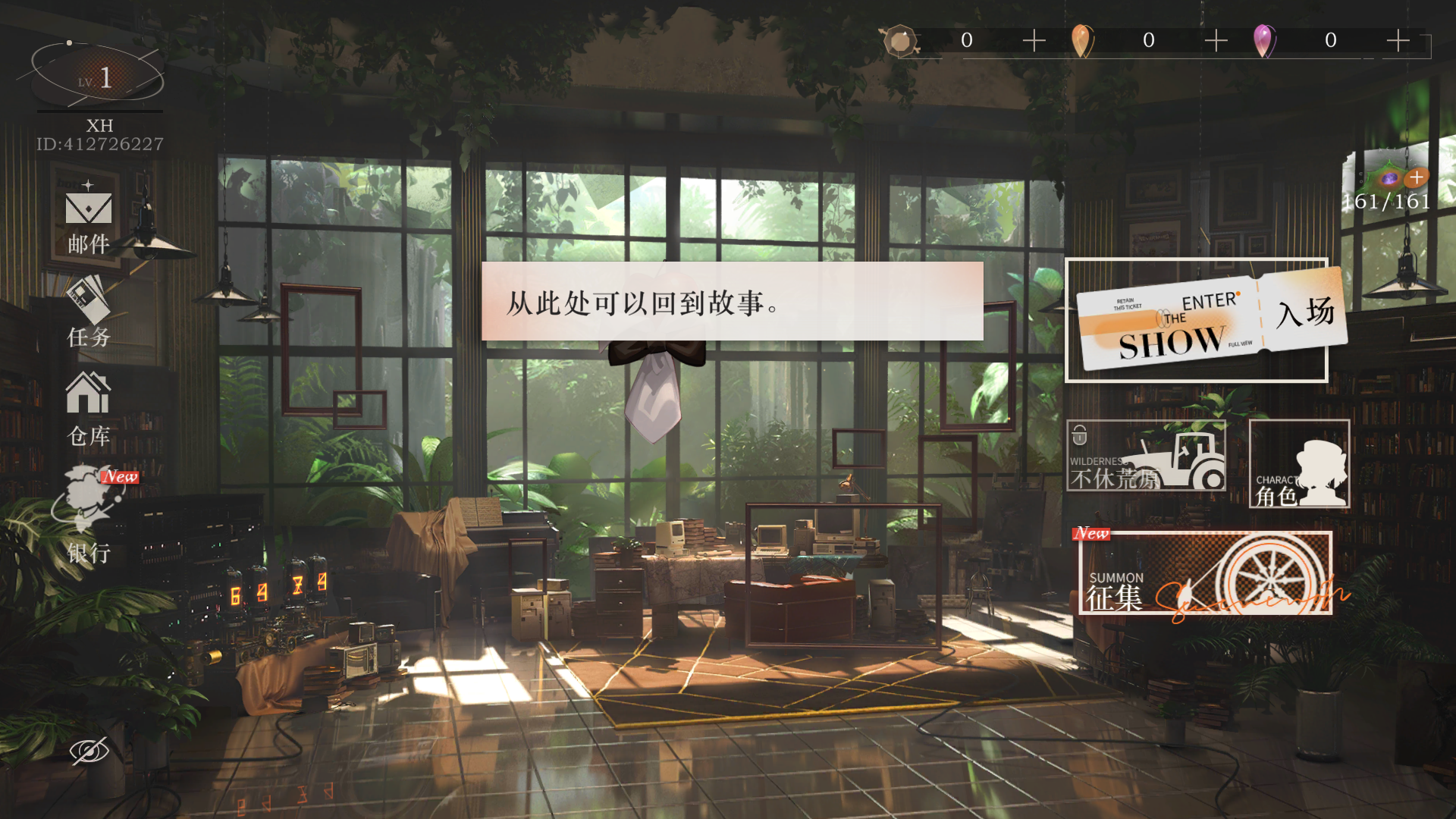
Task: Click the New label on the summon banner
Action: [x=1090, y=533]
